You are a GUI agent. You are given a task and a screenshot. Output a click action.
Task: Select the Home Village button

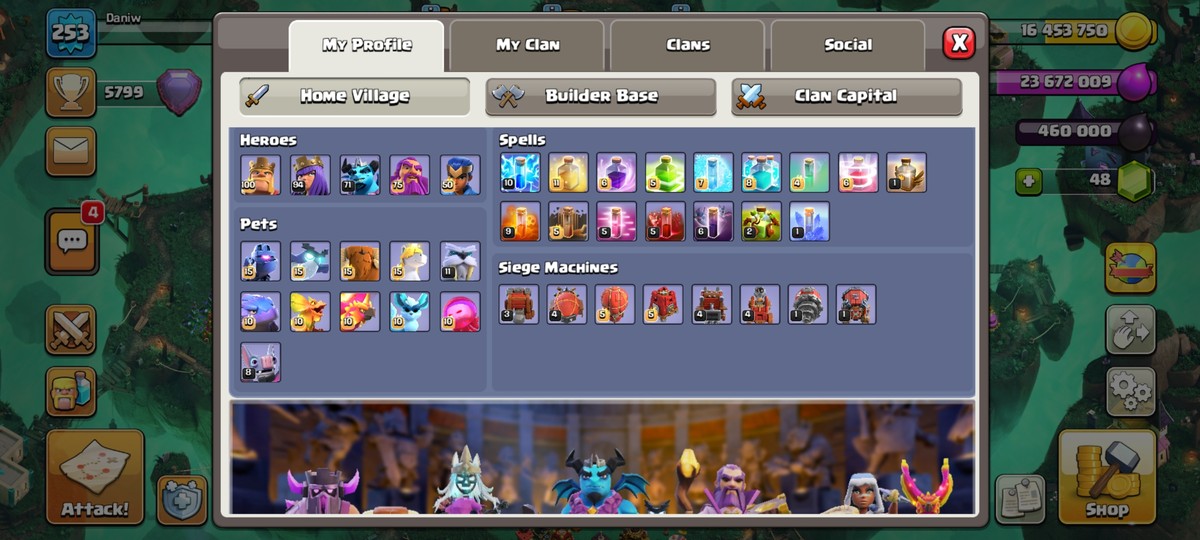tap(354, 97)
